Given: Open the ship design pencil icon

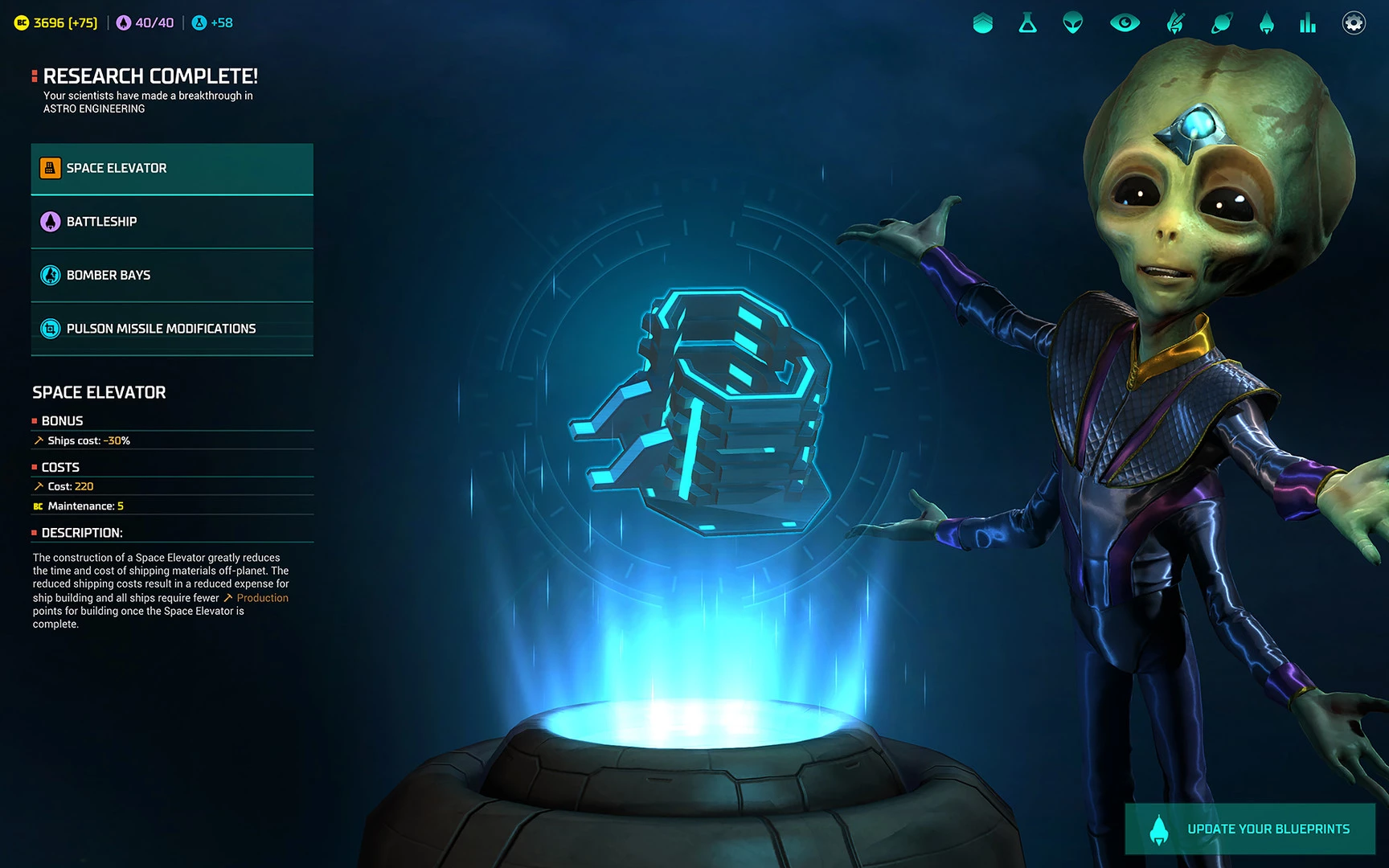Looking at the screenshot, I should [1175, 23].
